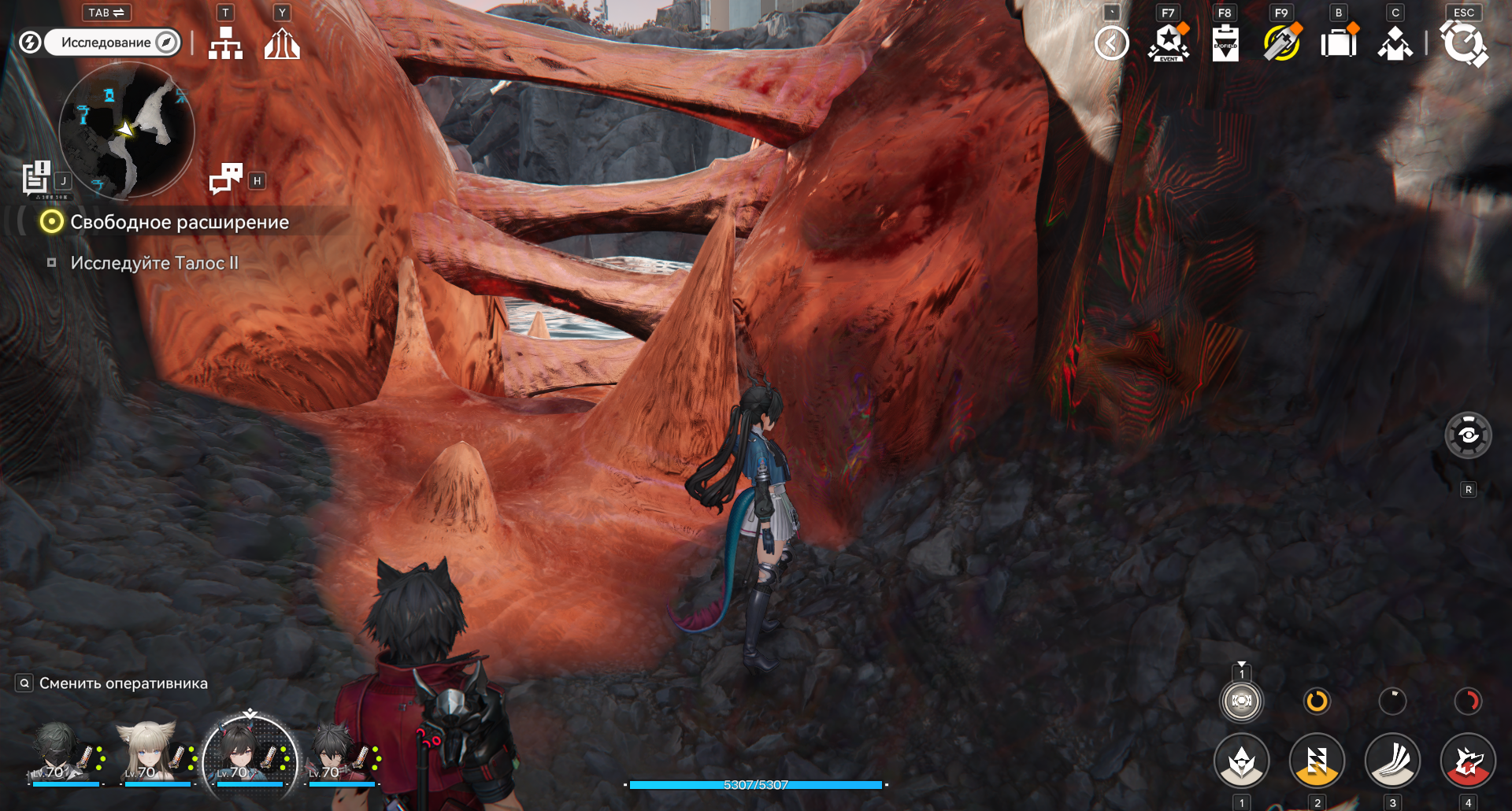Activate the red wolf-head skill number 4
Screen dimensions: 1512x811
click(1468, 761)
